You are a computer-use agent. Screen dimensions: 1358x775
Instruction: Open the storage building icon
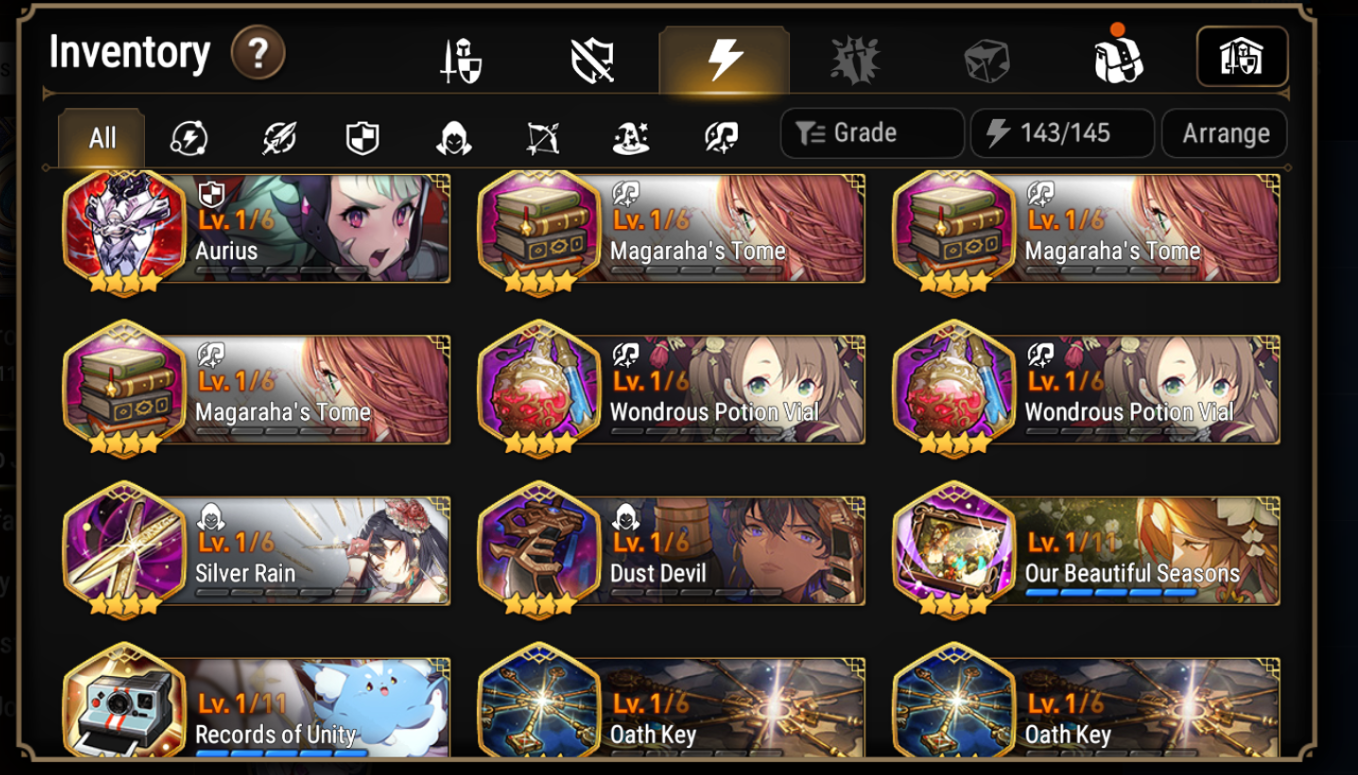1242,56
